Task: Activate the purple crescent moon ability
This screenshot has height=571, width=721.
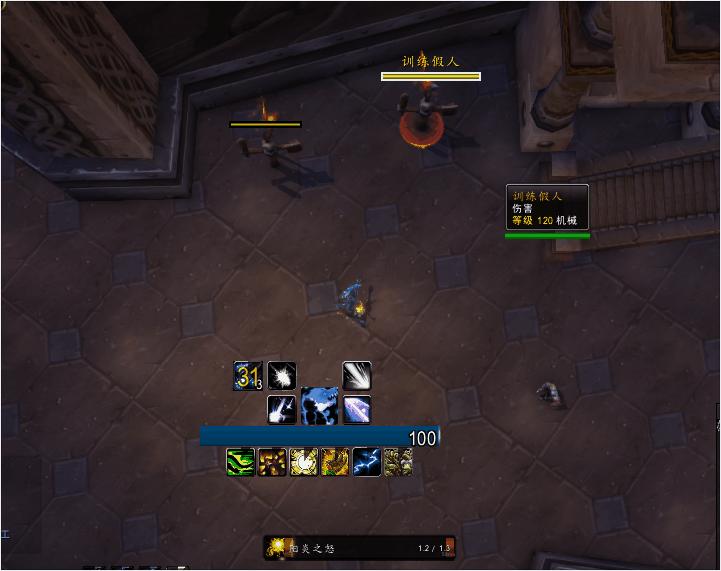Action: click(x=357, y=409)
